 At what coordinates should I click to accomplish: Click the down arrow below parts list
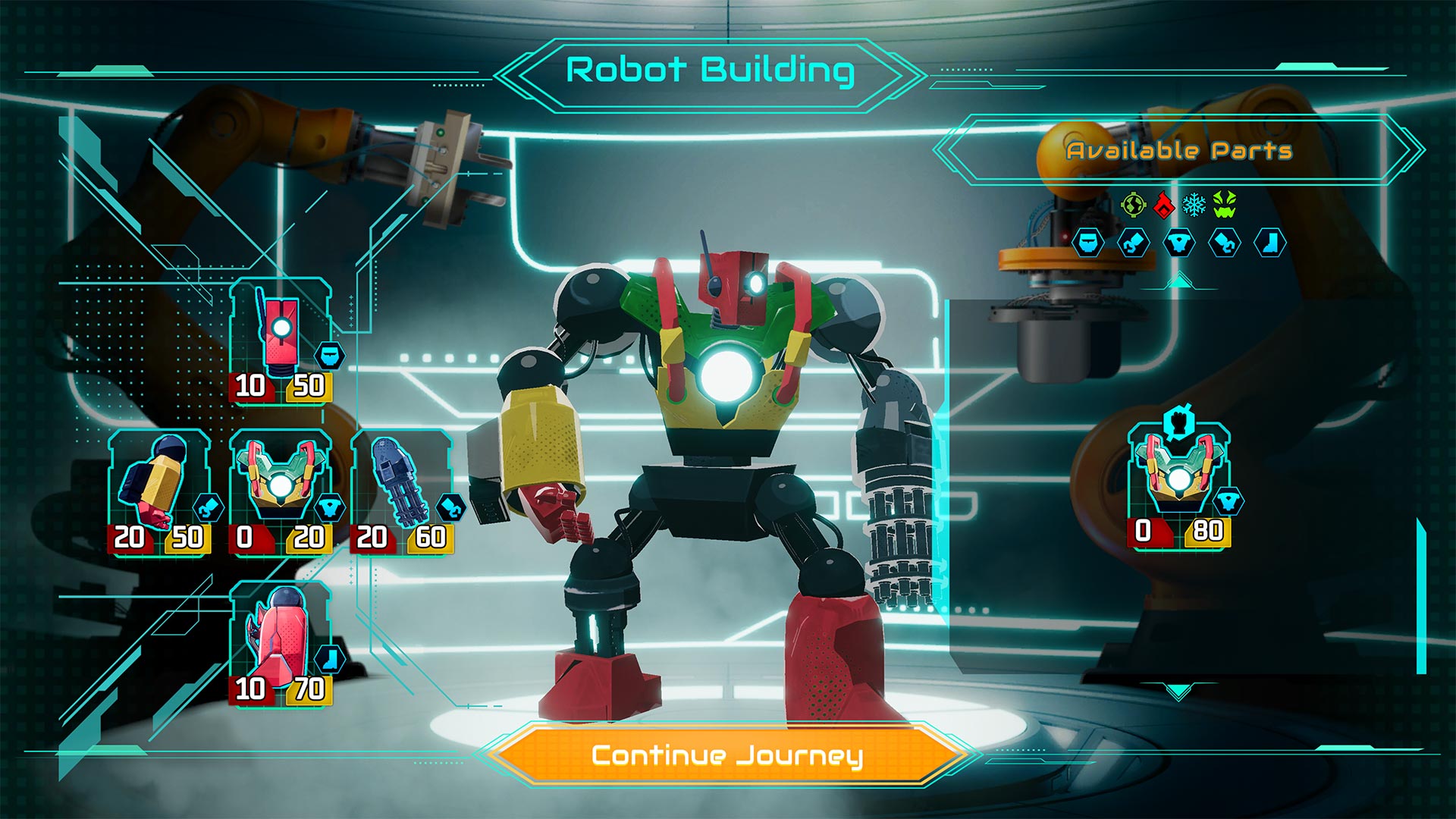[1178, 691]
